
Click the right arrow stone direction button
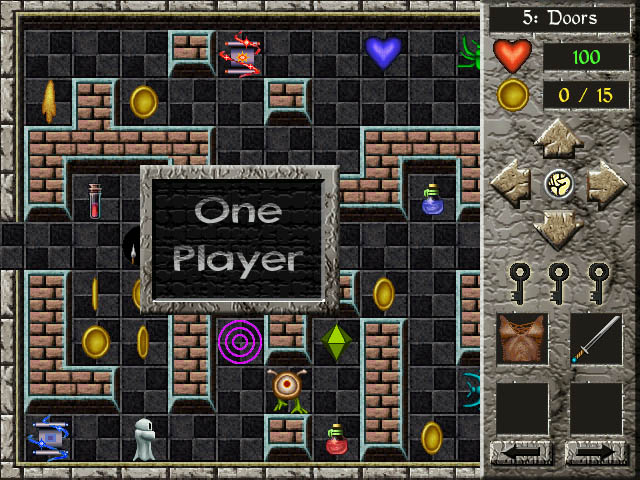point(604,184)
